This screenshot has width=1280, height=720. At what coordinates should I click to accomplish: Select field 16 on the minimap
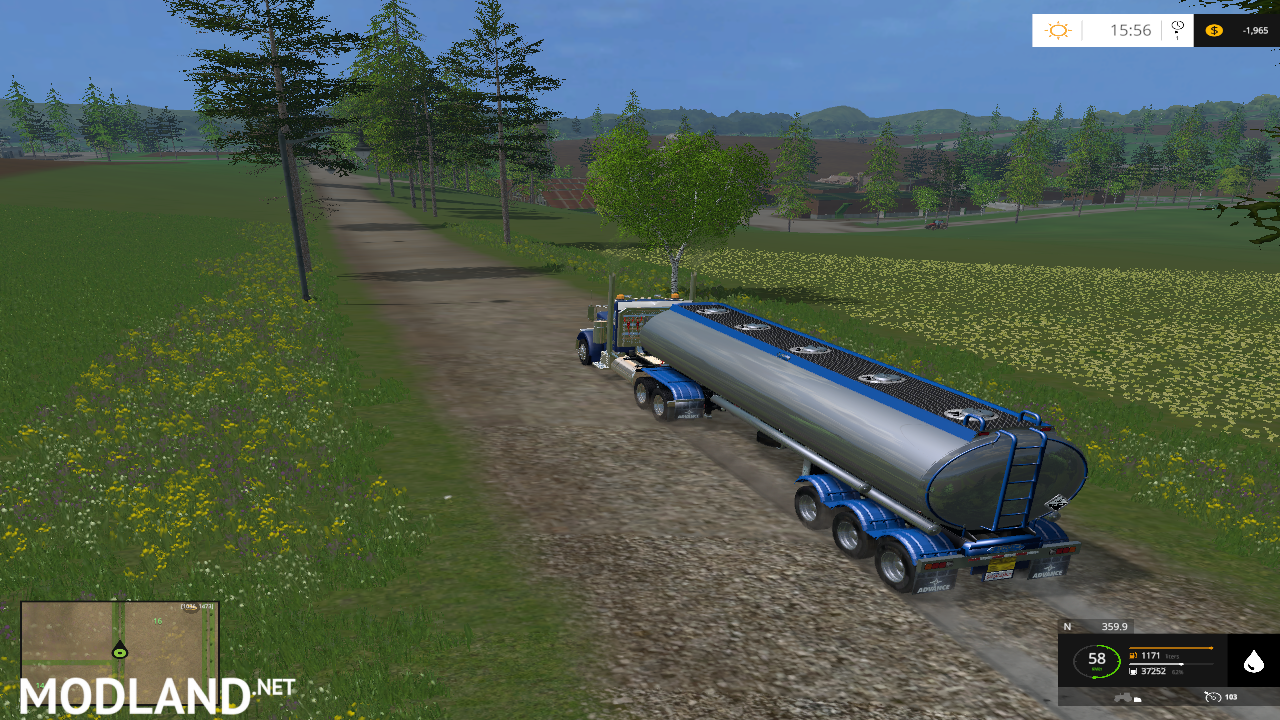pyautogui.click(x=157, y=621)
